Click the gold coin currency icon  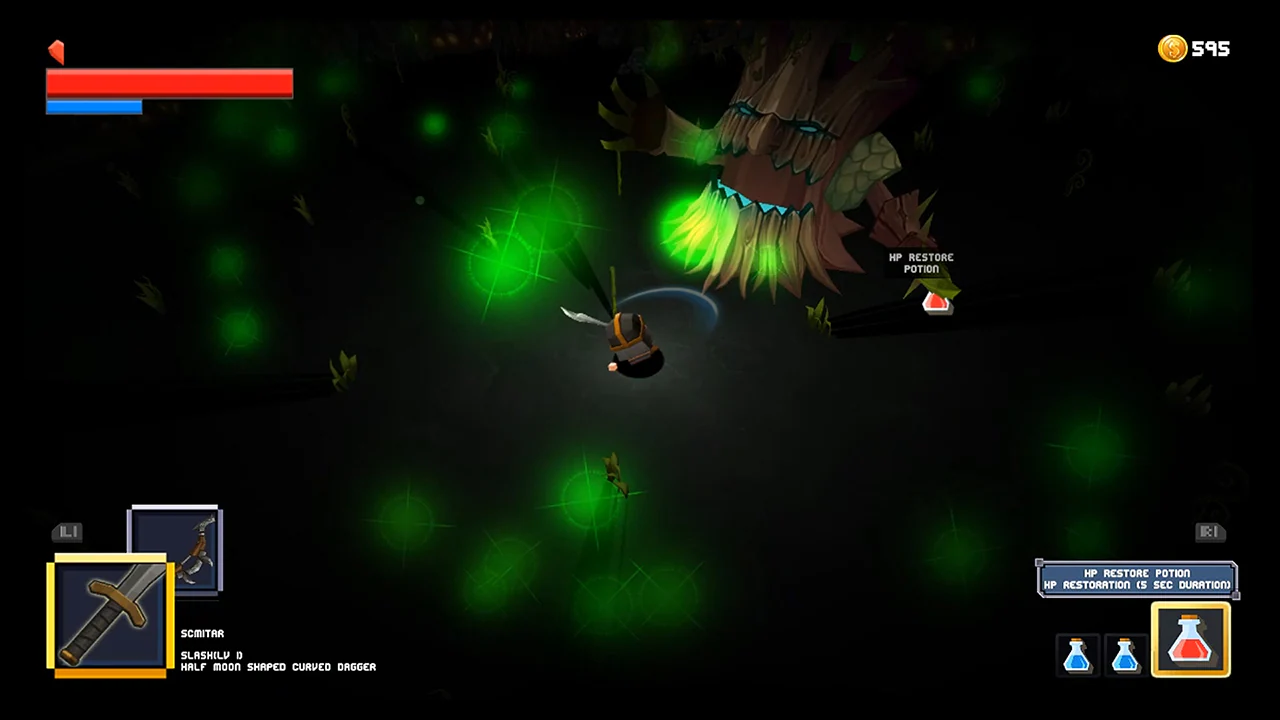(1172, 48)
